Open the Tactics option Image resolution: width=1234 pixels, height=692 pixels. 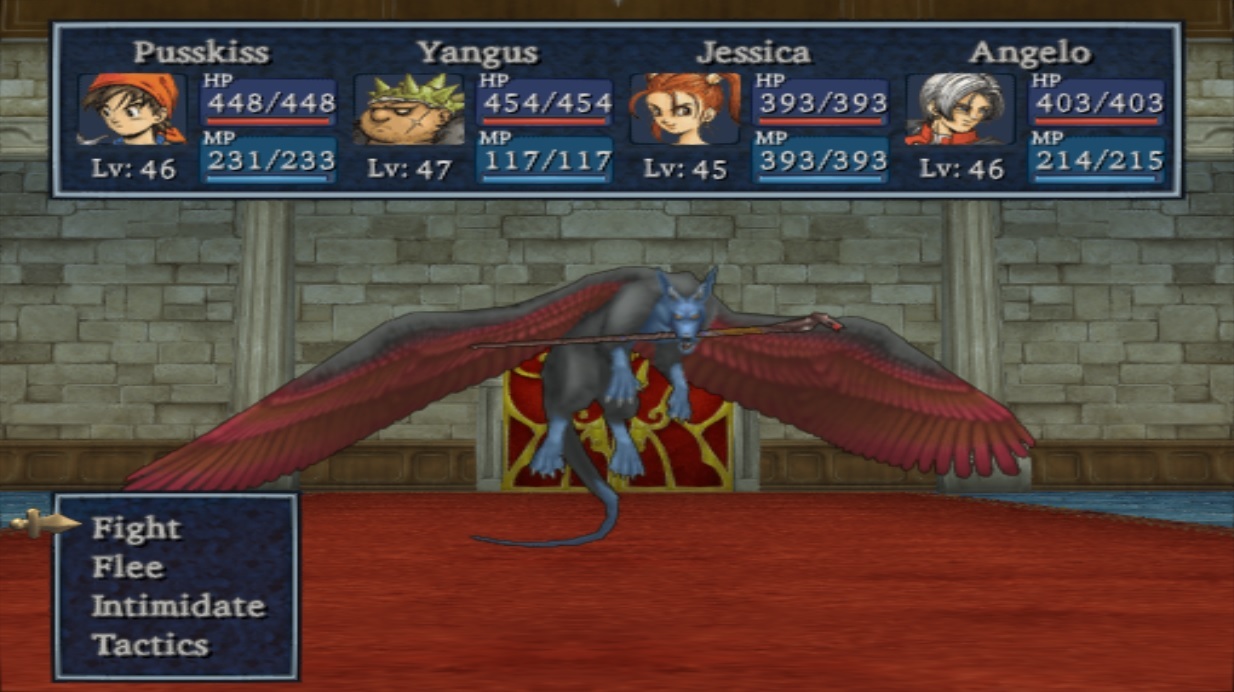150,645
